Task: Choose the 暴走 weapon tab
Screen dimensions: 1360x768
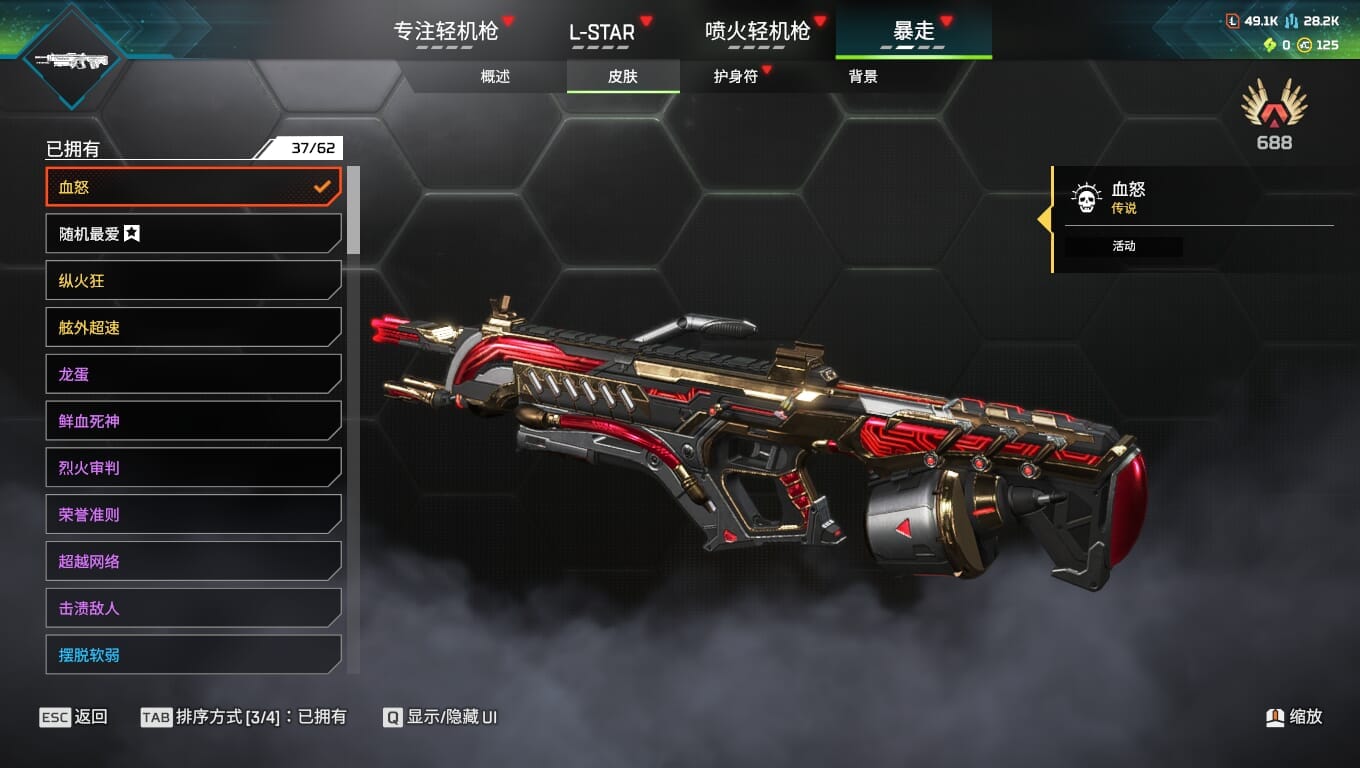Action: tap(913, 31)
